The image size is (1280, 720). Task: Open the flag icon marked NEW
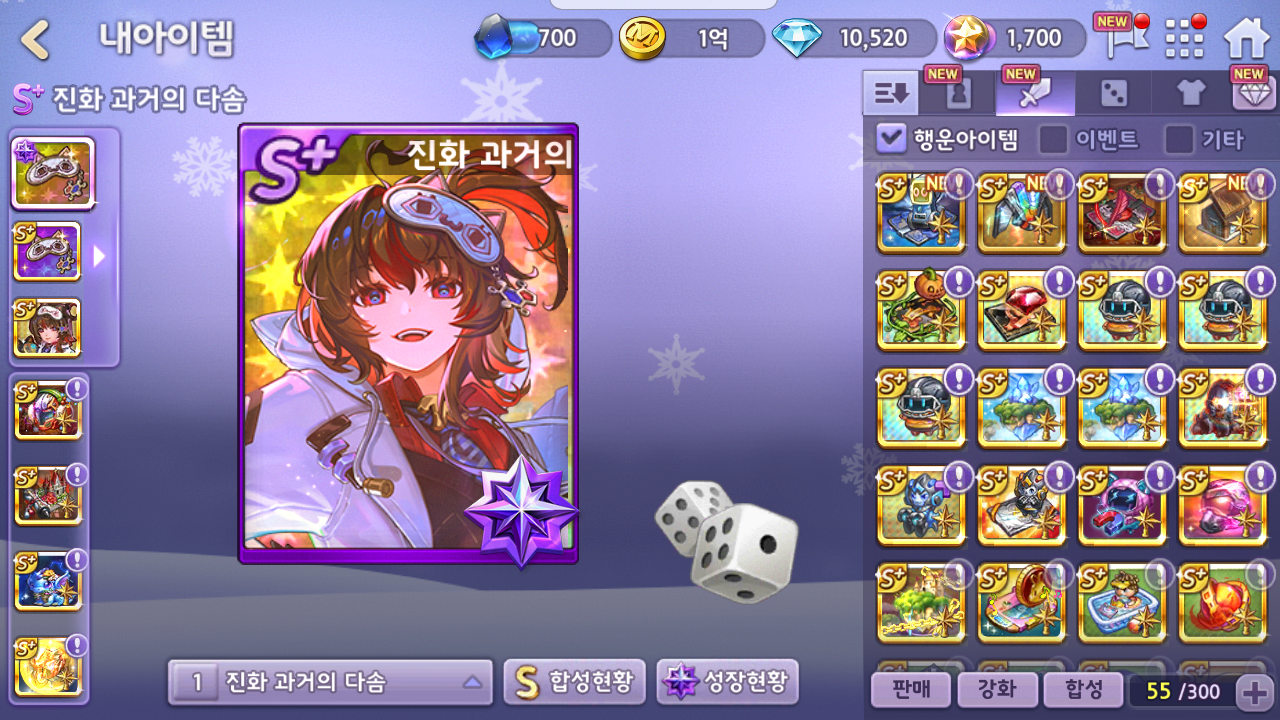[x=1117, y=38]
